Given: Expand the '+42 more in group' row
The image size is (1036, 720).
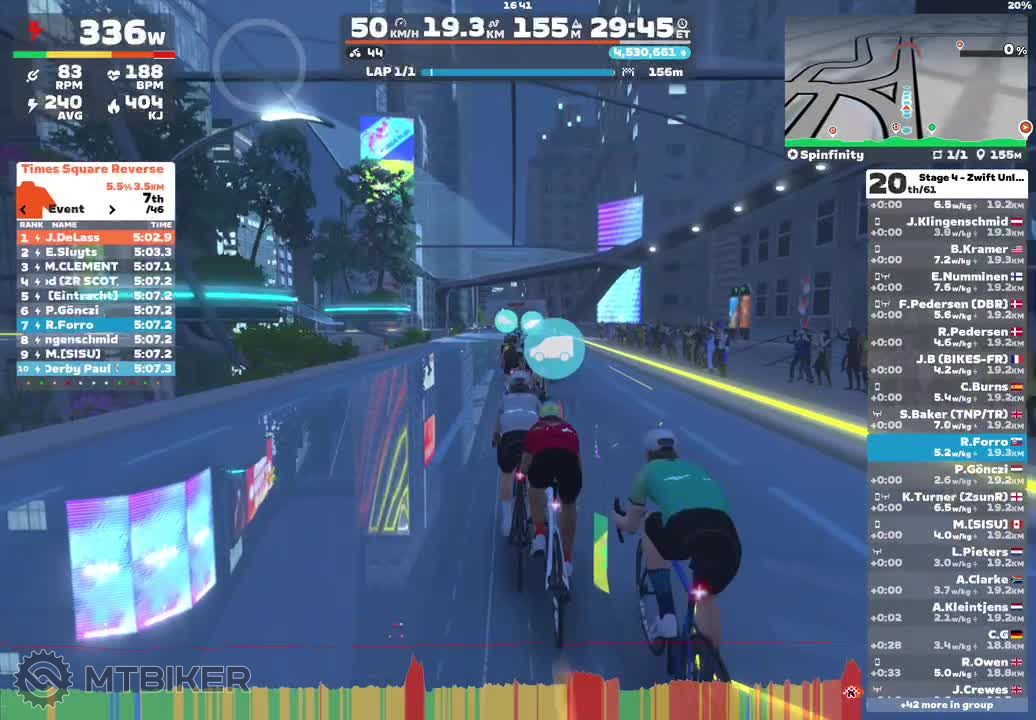Looking at the screenshot, I should pos(946,705).
